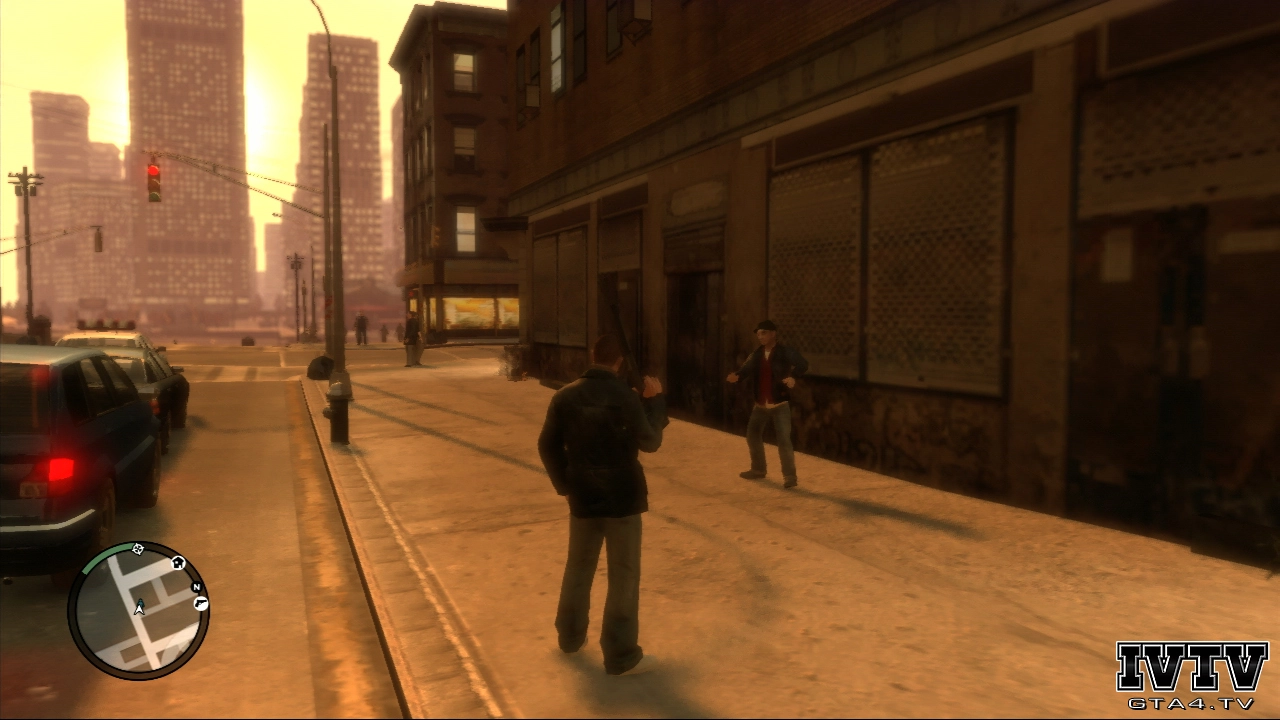Open the circular minimap
Viewport: 1280px width, 720px height.
coord(138,610)
